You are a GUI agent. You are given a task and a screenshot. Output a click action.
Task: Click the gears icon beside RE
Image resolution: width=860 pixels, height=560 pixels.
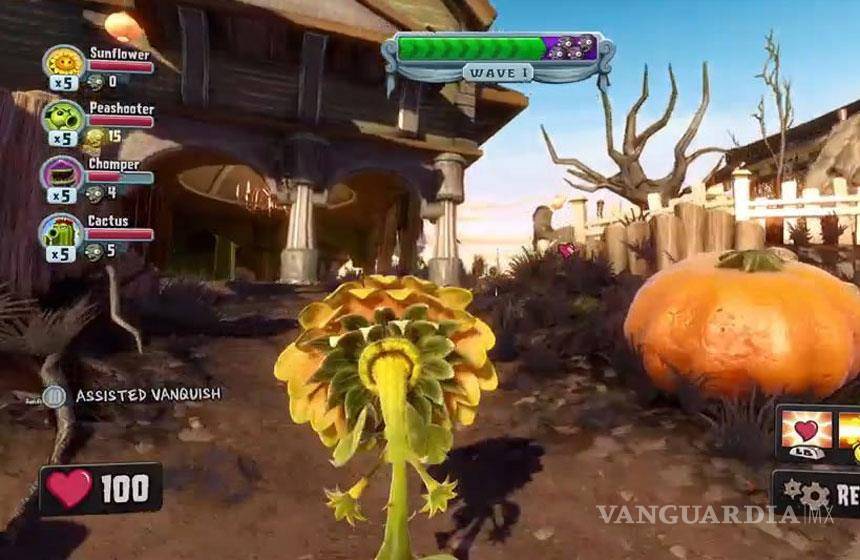coord(806,494)
